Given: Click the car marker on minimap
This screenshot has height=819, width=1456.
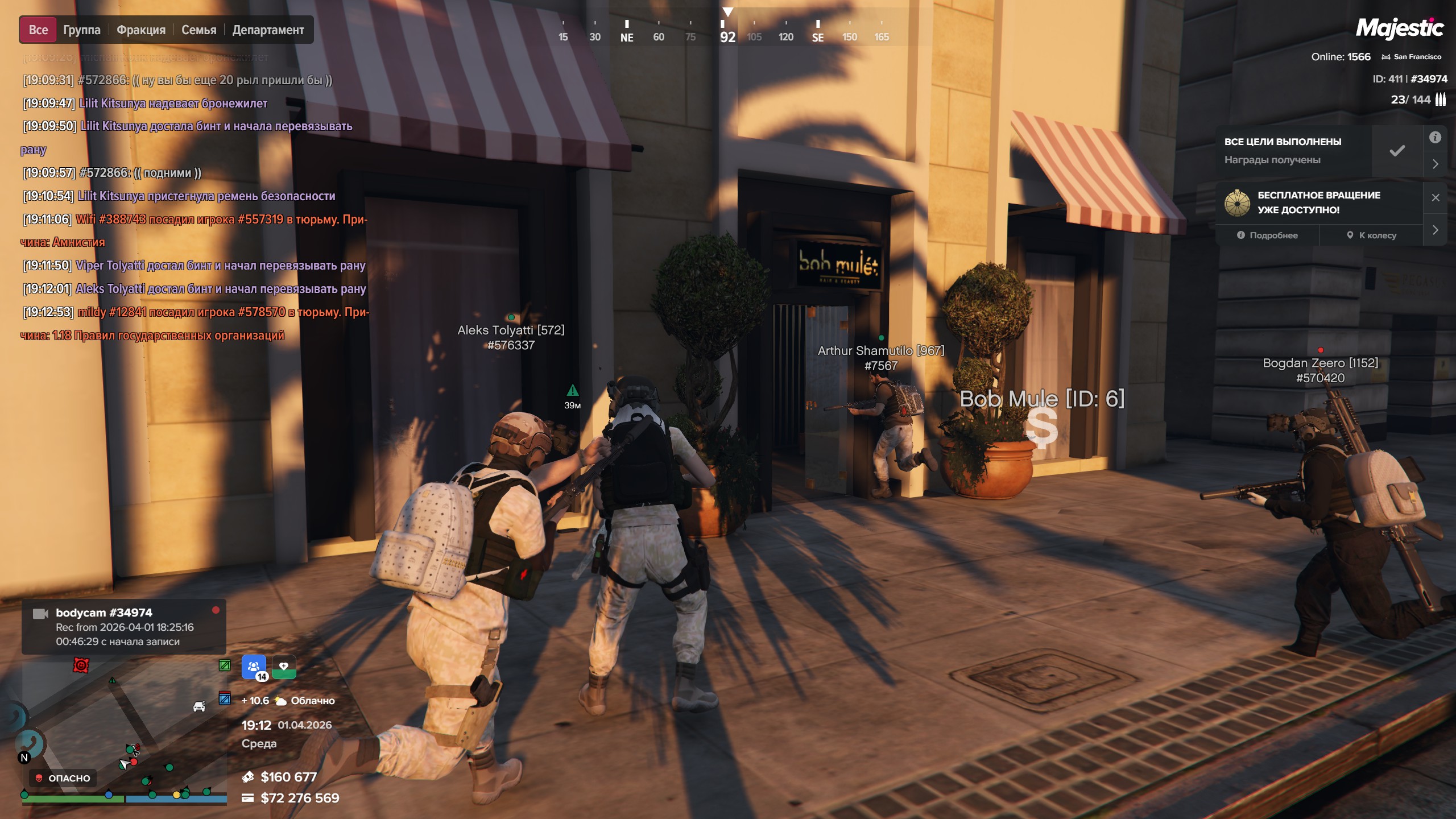Looking at the screenshot, I should point(199,706).
